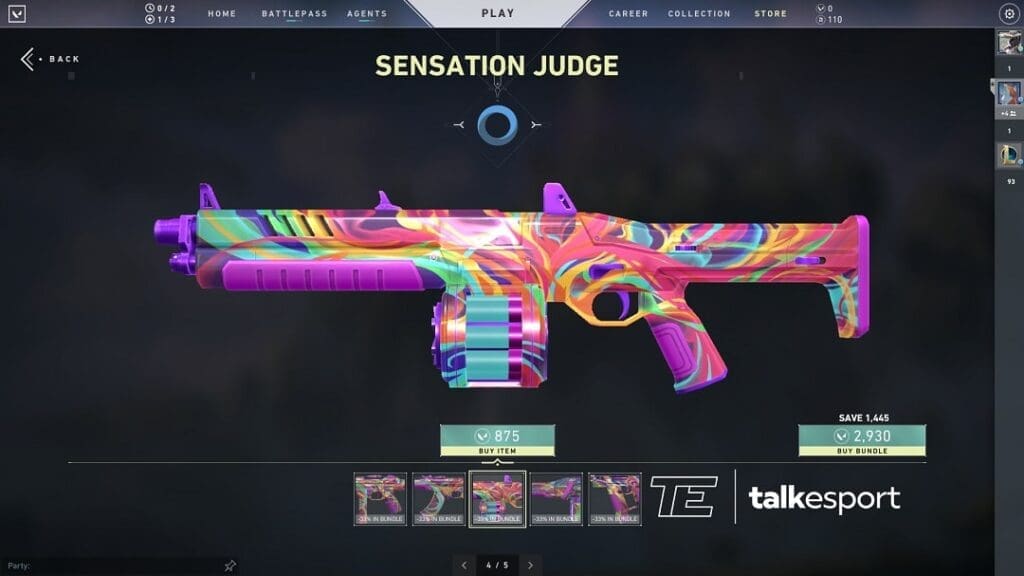Buy the bundle for 2,930
Screen dimensions: 1024x576
862,441
